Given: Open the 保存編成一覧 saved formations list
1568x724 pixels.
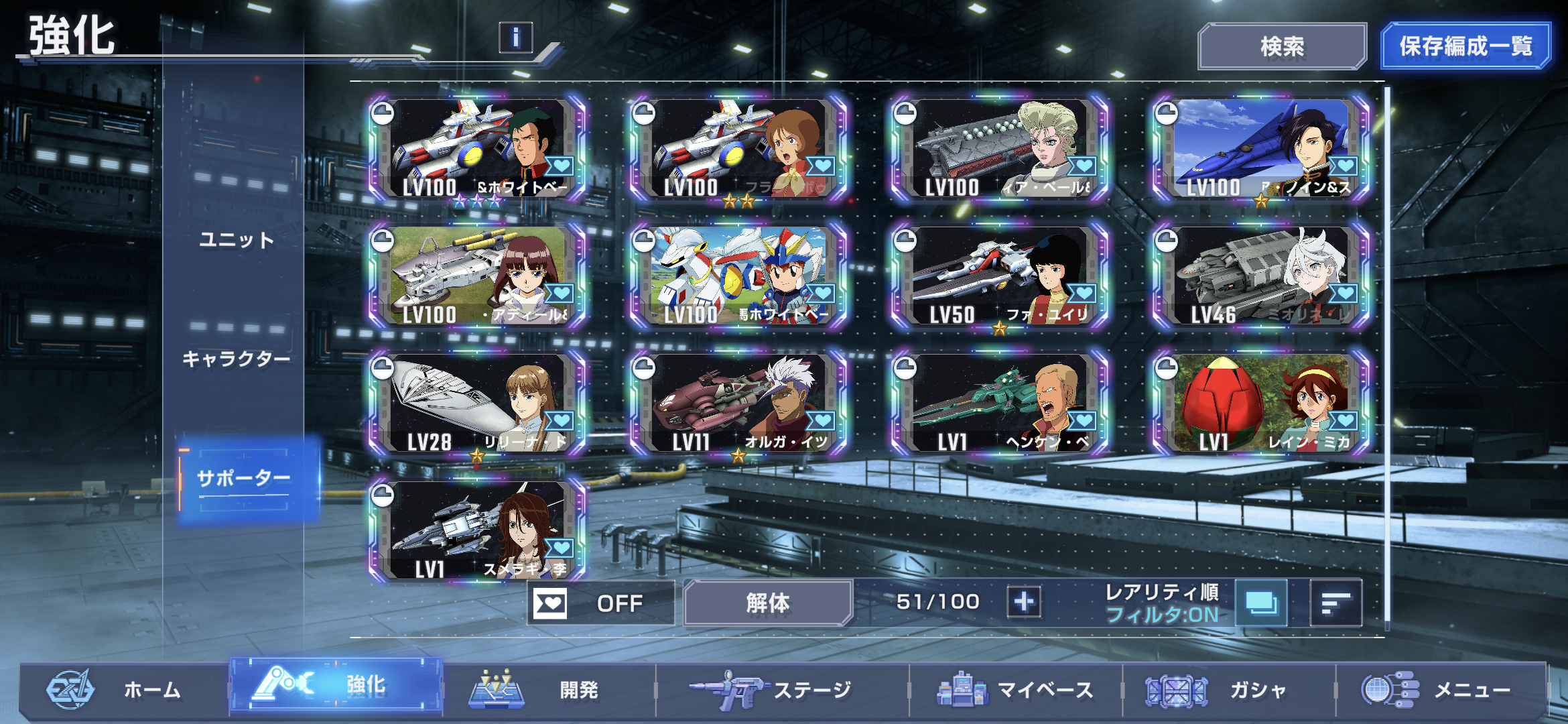Looking at the screenshot, I should (1465, 46).
